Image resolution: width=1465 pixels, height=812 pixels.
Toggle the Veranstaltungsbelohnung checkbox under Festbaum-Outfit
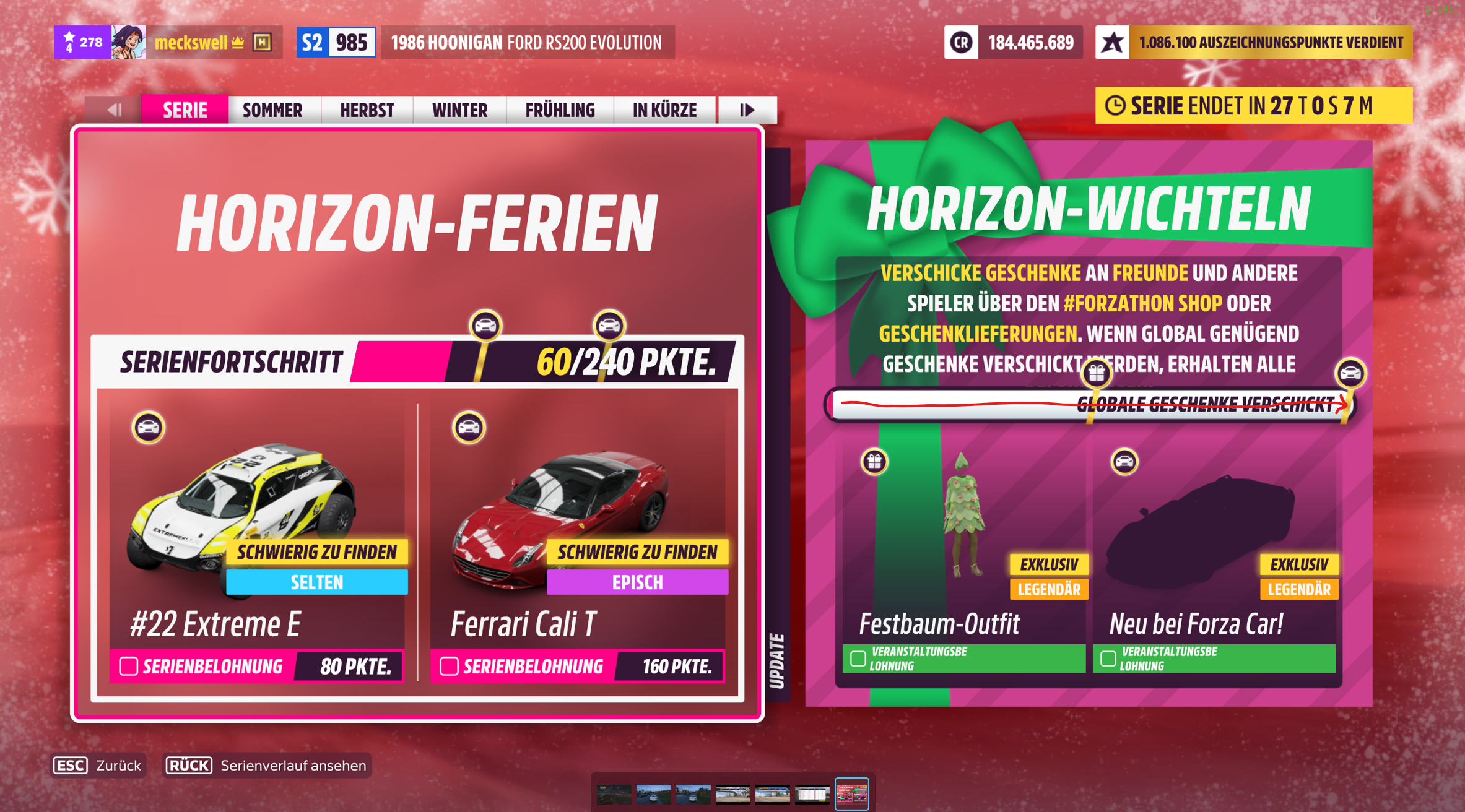coord(858,659)
